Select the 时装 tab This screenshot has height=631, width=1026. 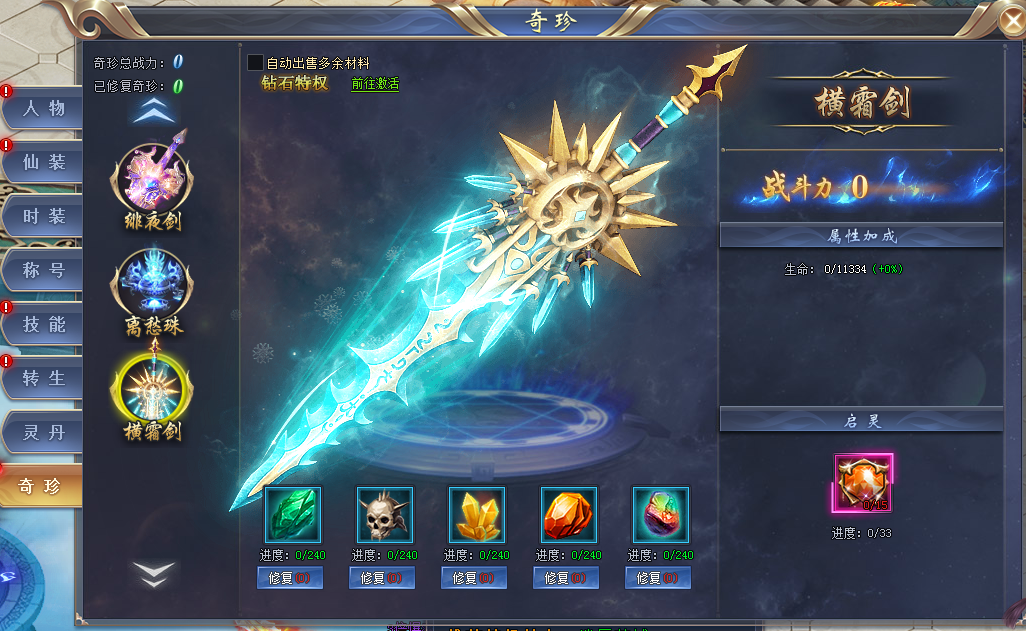click(43, 216)
